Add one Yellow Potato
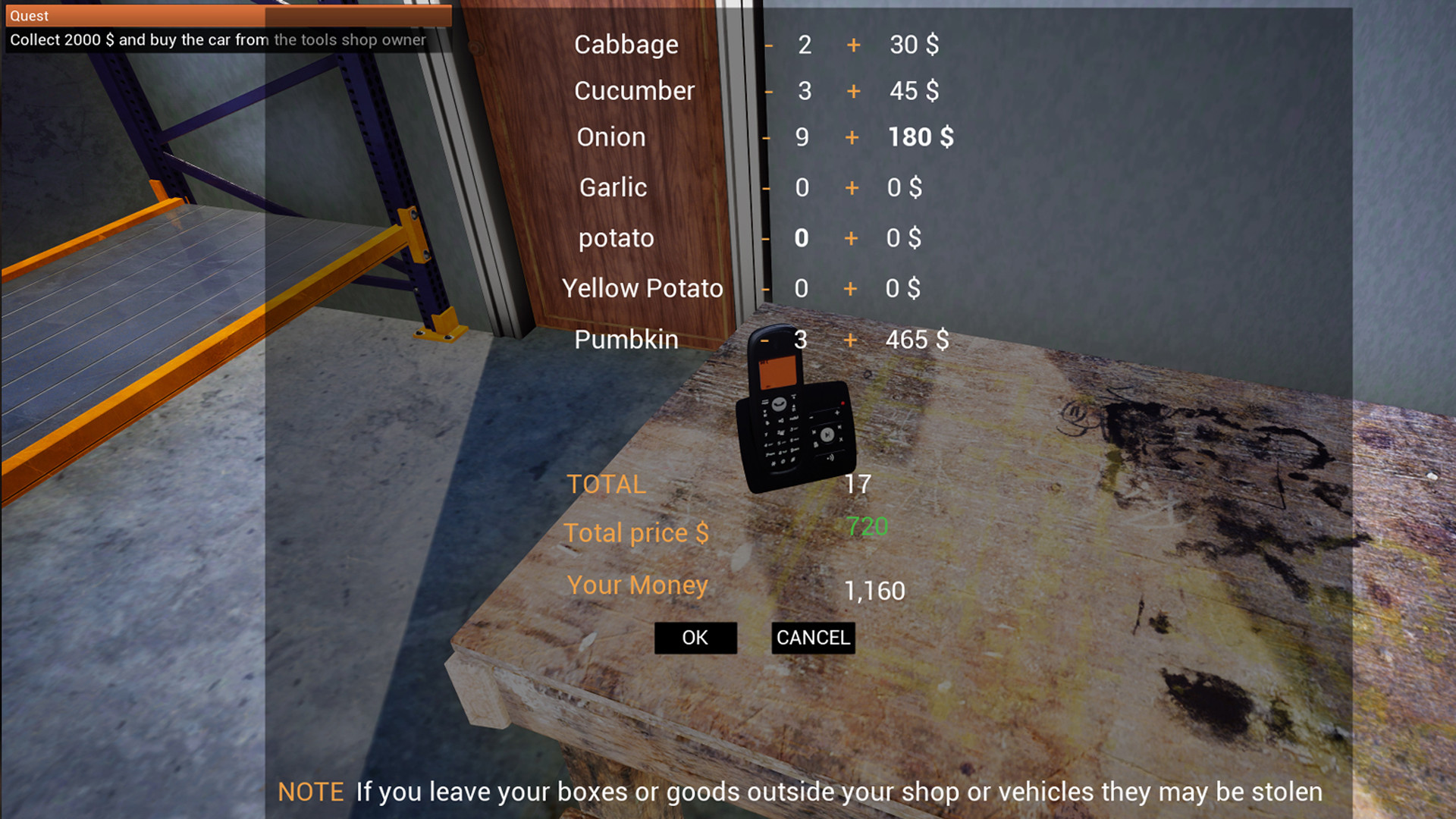1456x819 pixels. coord(849,289)
